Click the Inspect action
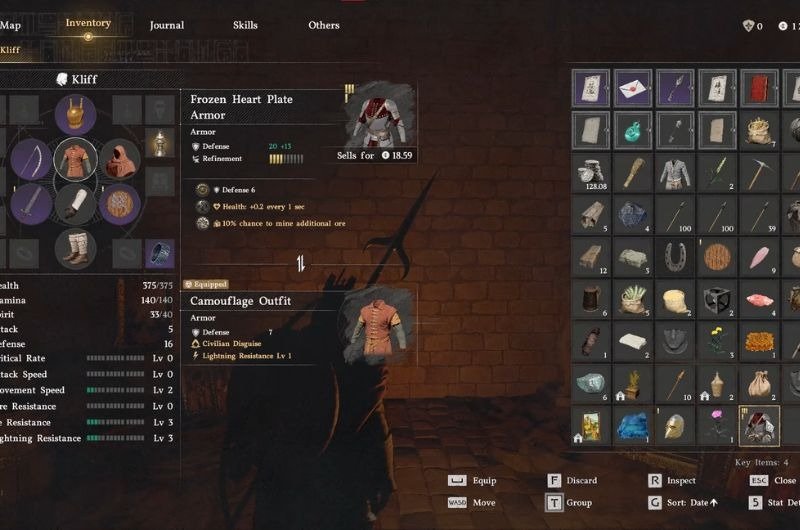 point(680,480)
